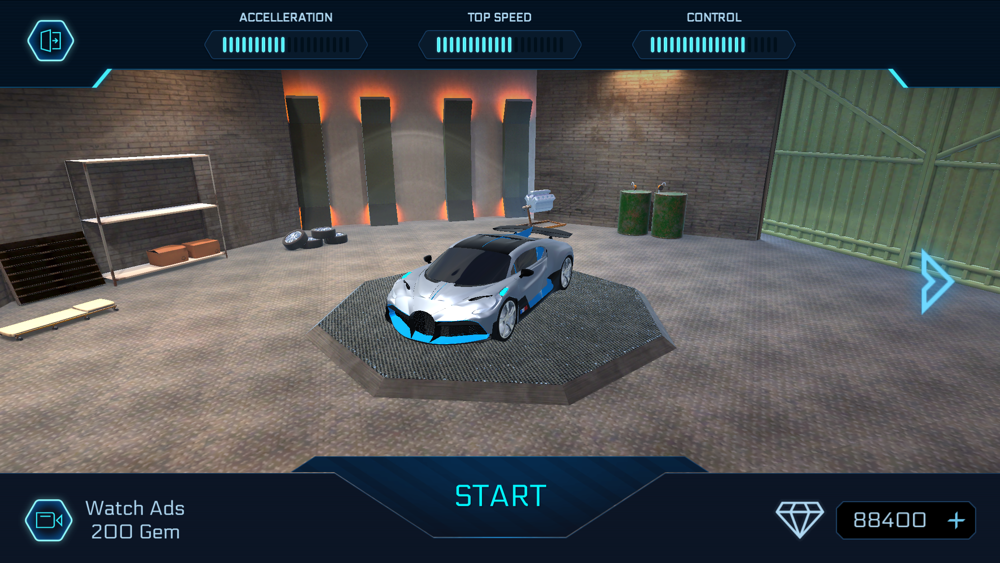Add more gems with the plus button
The width and height of the screenshot is (1000, 563).
pyautogui.click(x=956, y=520)
